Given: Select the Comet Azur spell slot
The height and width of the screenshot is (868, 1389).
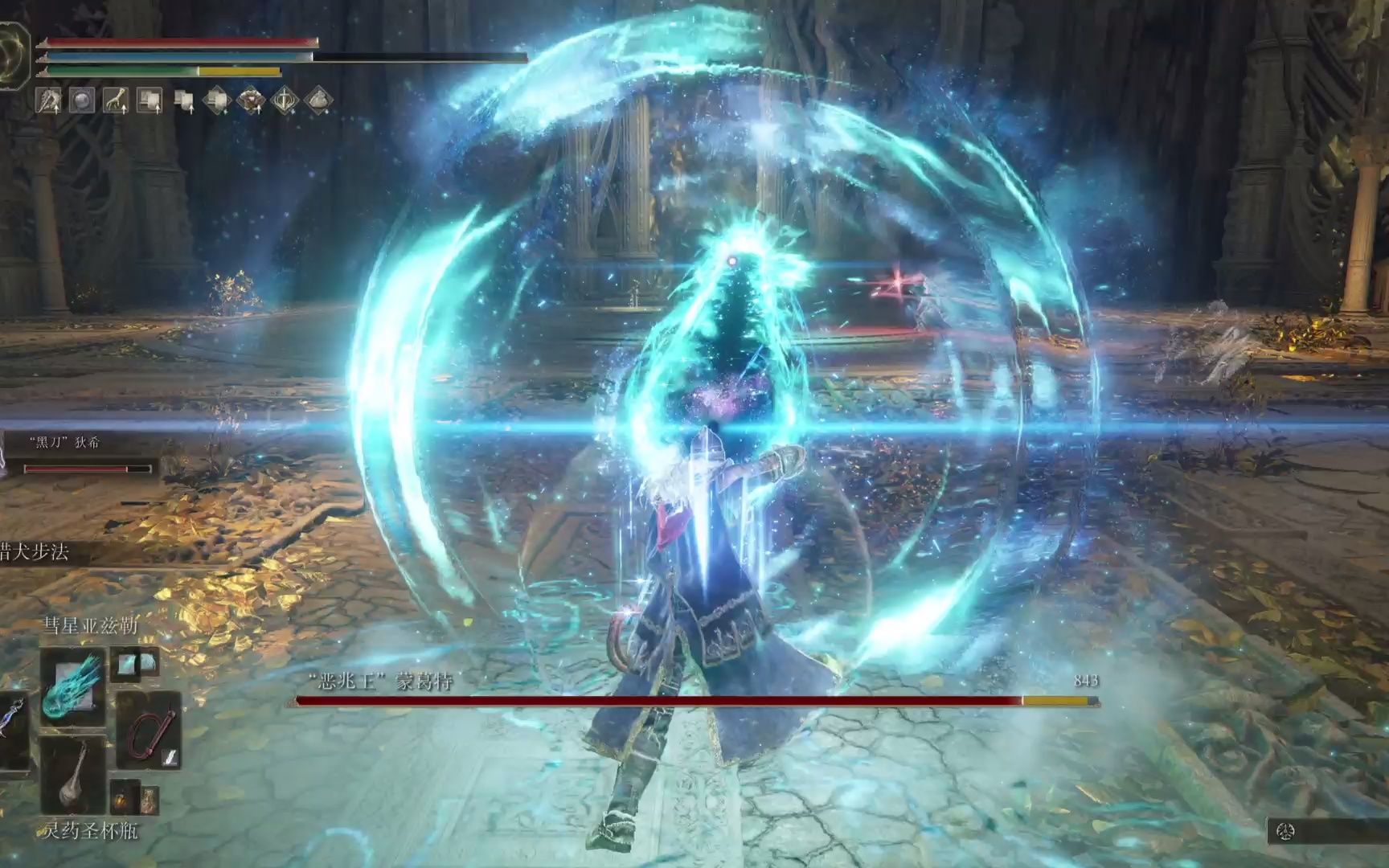Looking at the screenshot, I should coord(73,687).
